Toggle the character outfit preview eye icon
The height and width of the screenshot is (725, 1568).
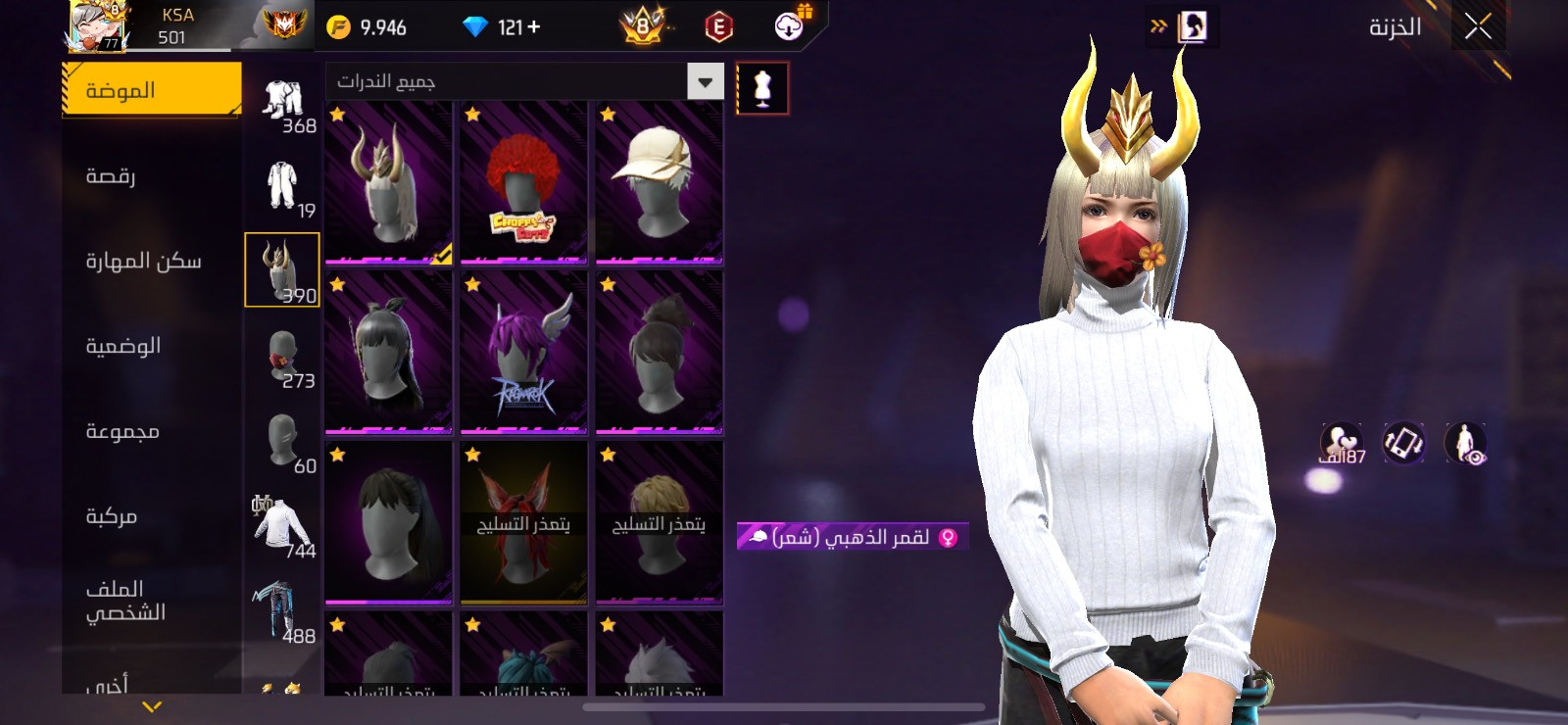point(1466,444)
